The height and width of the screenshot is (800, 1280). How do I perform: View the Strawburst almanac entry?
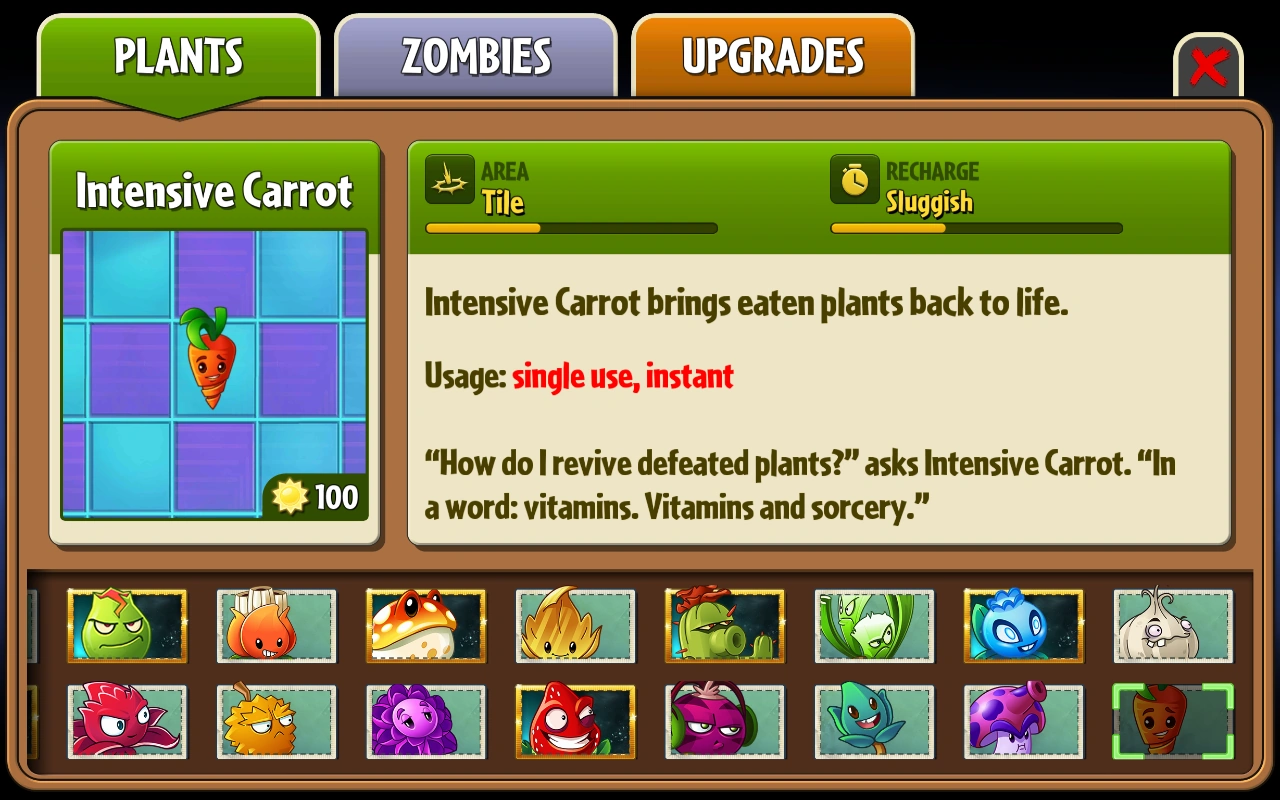tap(575, 721)
